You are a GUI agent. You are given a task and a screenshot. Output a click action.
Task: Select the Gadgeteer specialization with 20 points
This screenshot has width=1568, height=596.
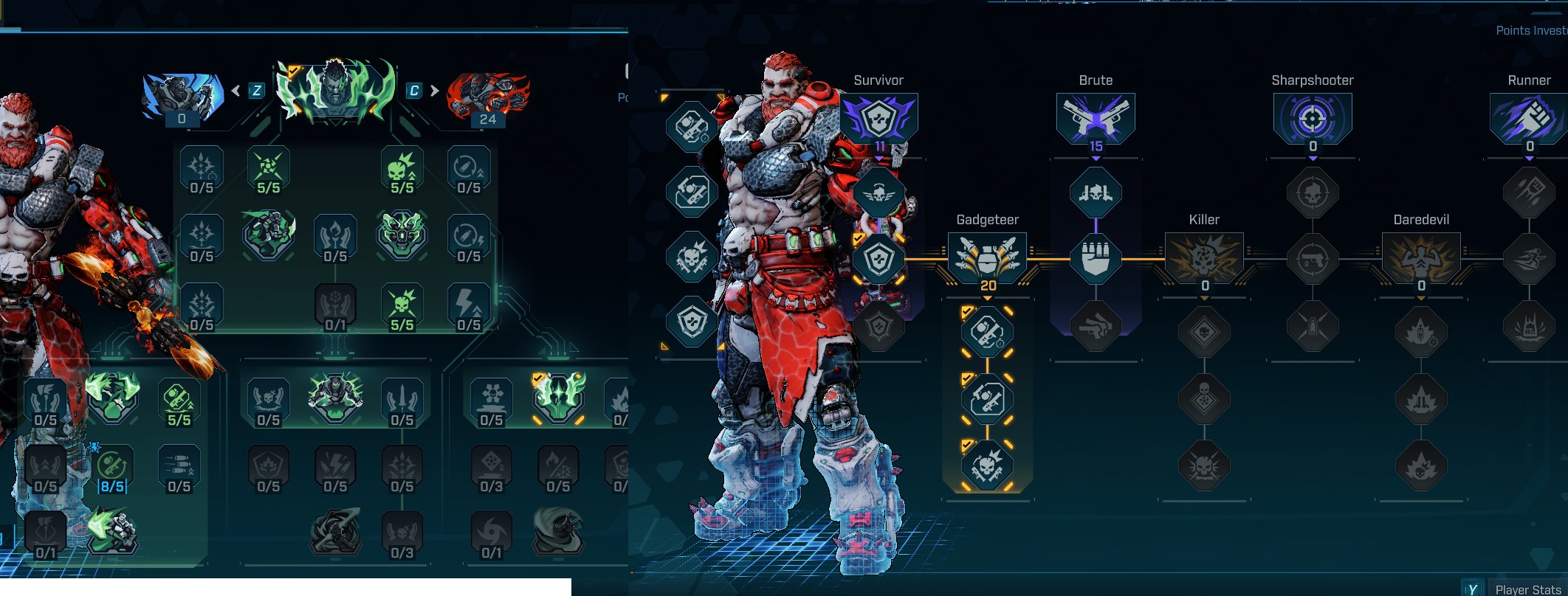(x=987, y=258)
